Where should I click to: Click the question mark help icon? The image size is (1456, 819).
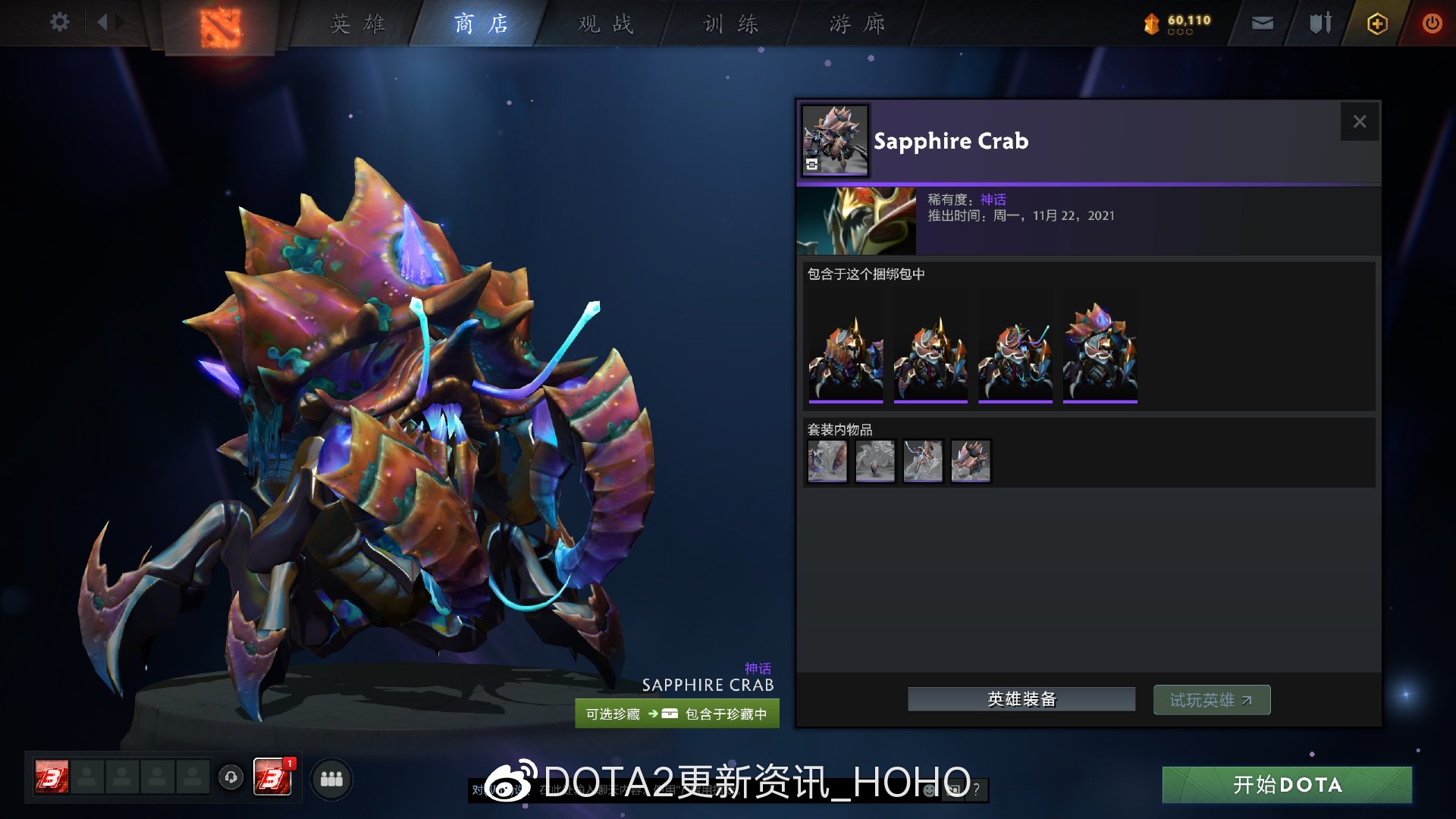(975, 790)
